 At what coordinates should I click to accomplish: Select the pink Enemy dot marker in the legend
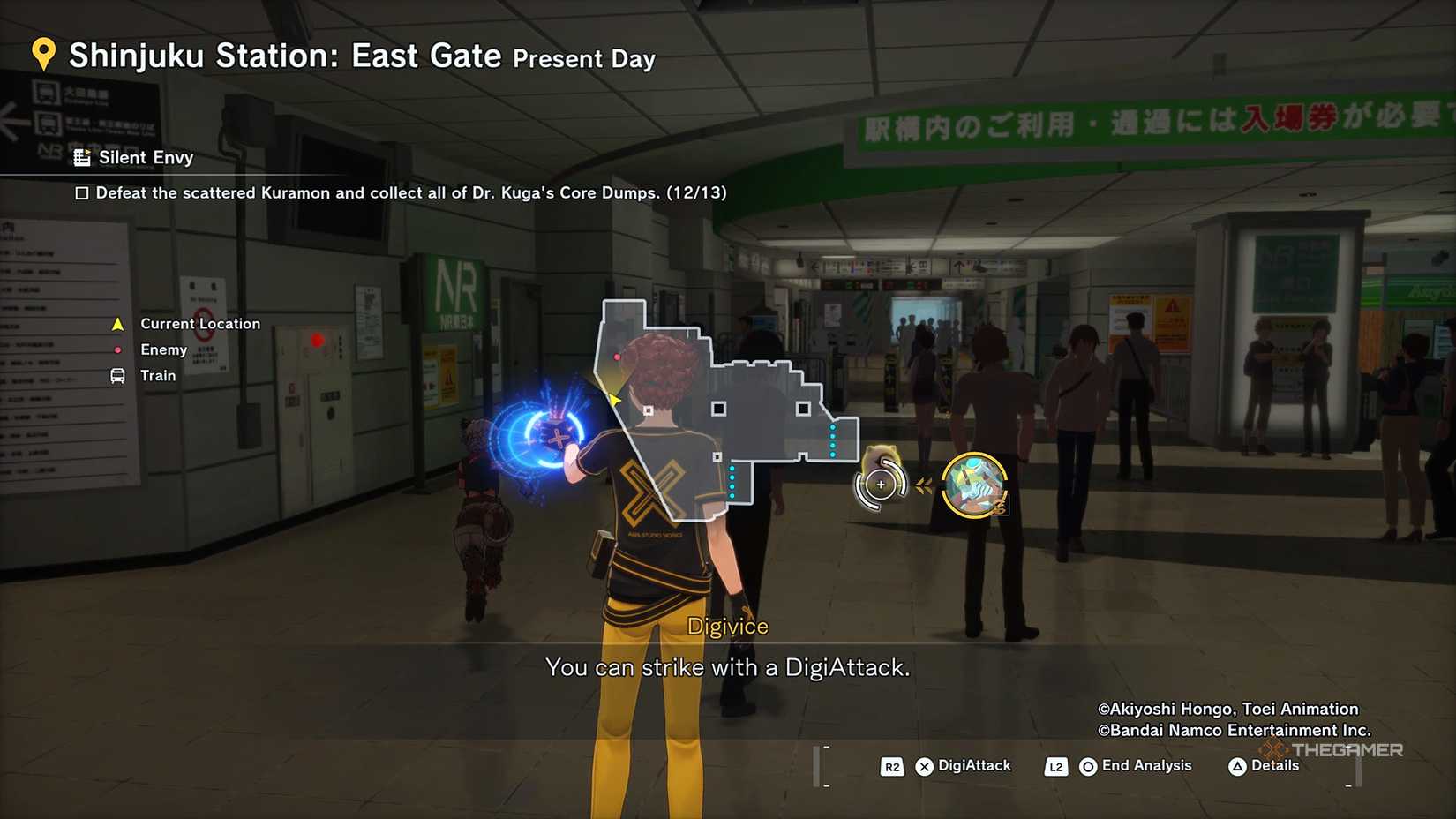pos(117,349)
